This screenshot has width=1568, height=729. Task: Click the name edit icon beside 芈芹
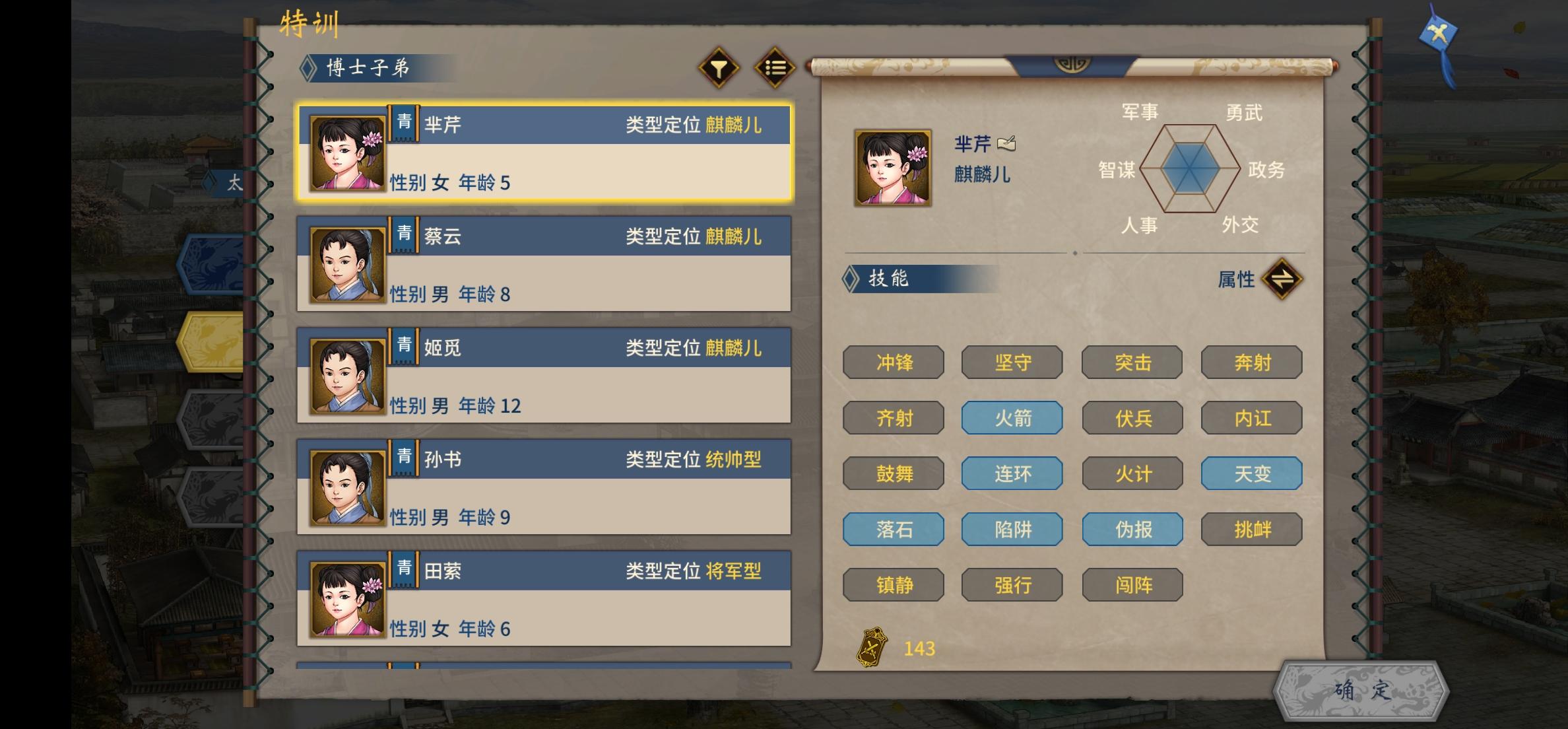1008,145
